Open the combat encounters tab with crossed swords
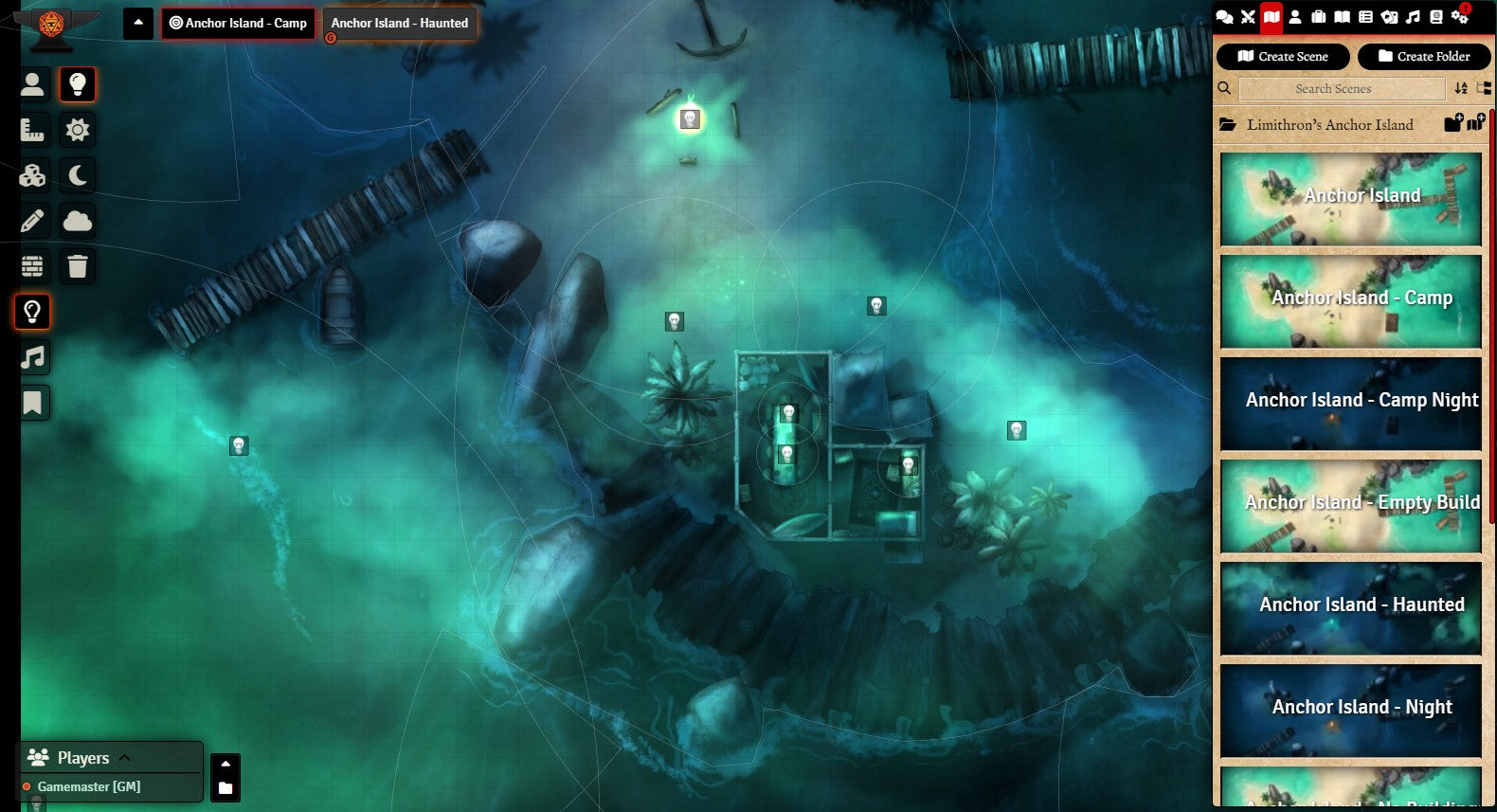This screenshot has height=812, width=1497. [1248, 16]
